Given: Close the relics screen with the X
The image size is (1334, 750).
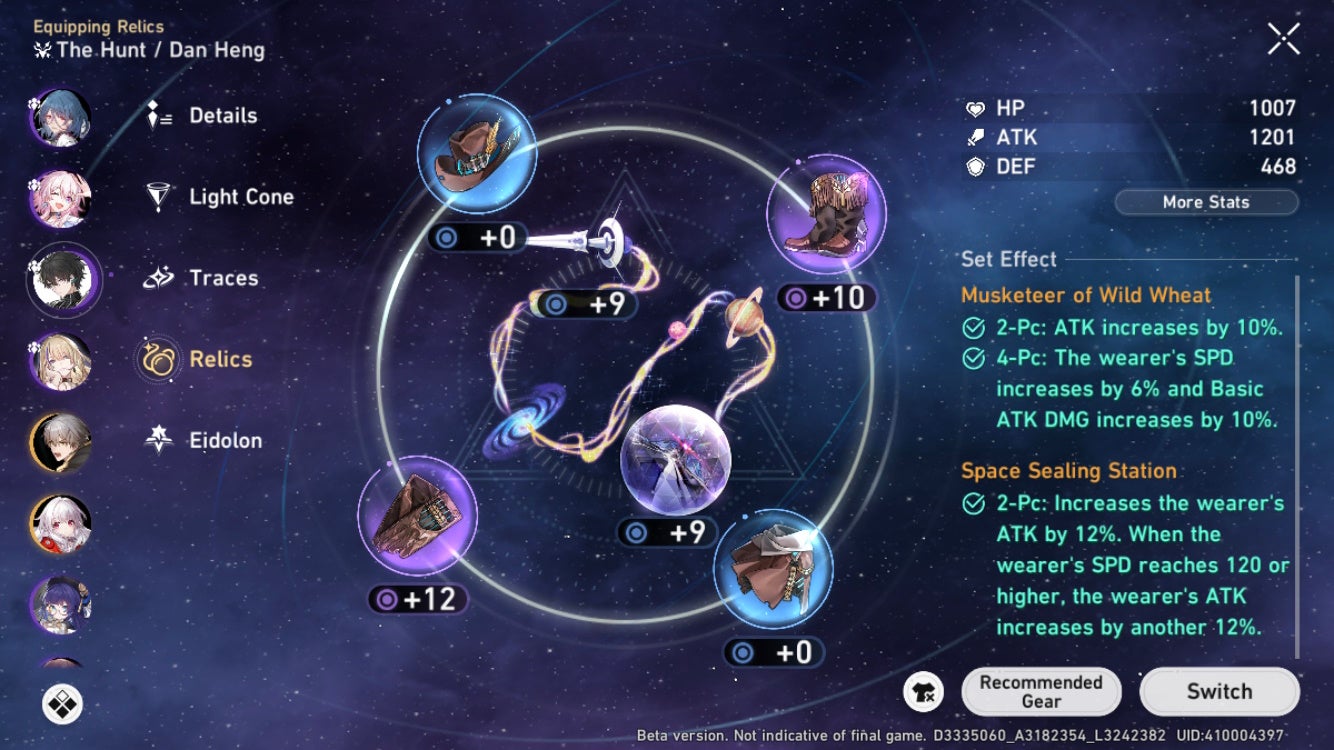Looking at the screenshot, I should (1283, 39).
